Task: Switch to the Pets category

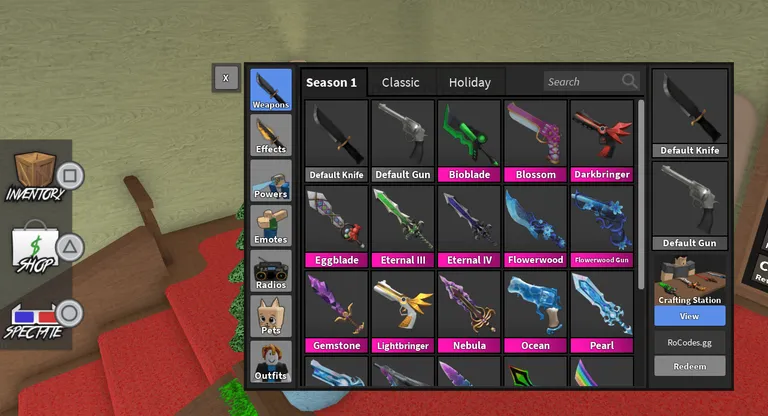Action: (x=271, y=316)
